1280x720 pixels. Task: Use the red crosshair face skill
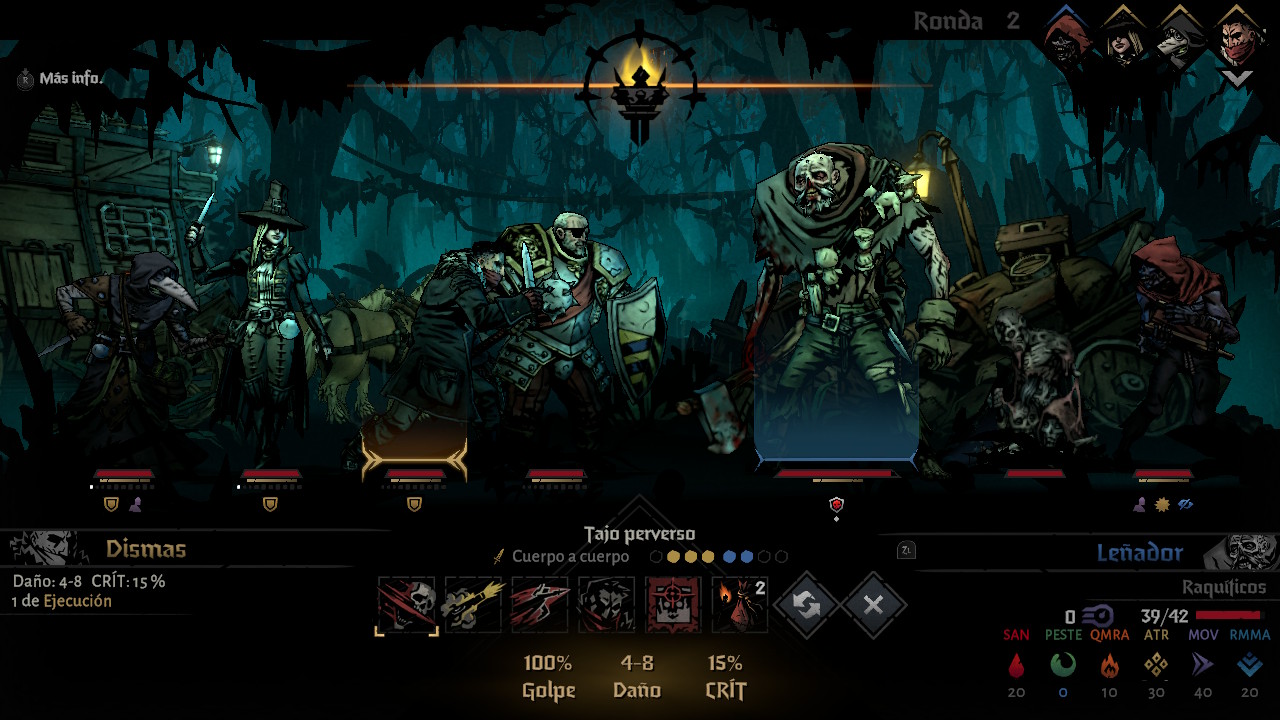point(673,604)
